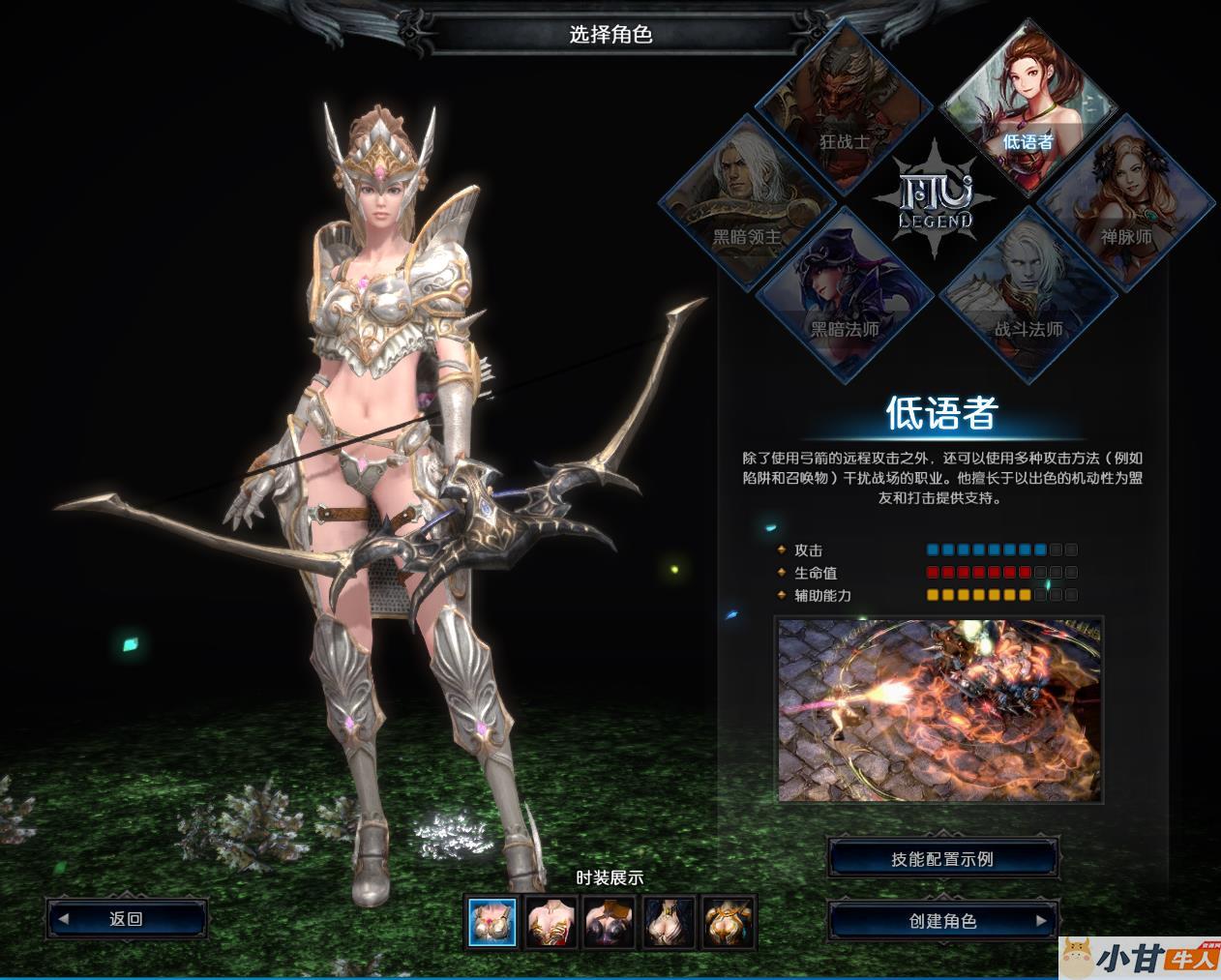Choose the 黑暗法师 (Dark Mage) class tile
This screenshot has width=1221, height=980.
[843, 295]
